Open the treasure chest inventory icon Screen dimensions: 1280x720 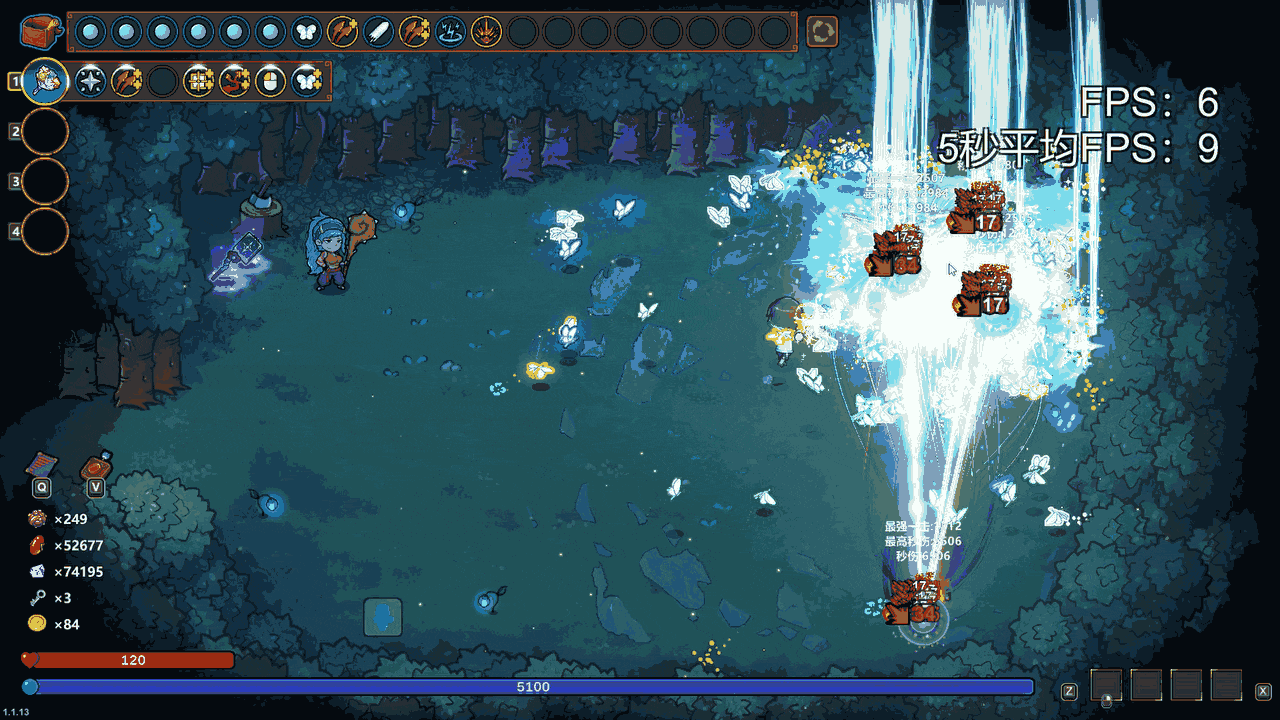pos(41,31)
